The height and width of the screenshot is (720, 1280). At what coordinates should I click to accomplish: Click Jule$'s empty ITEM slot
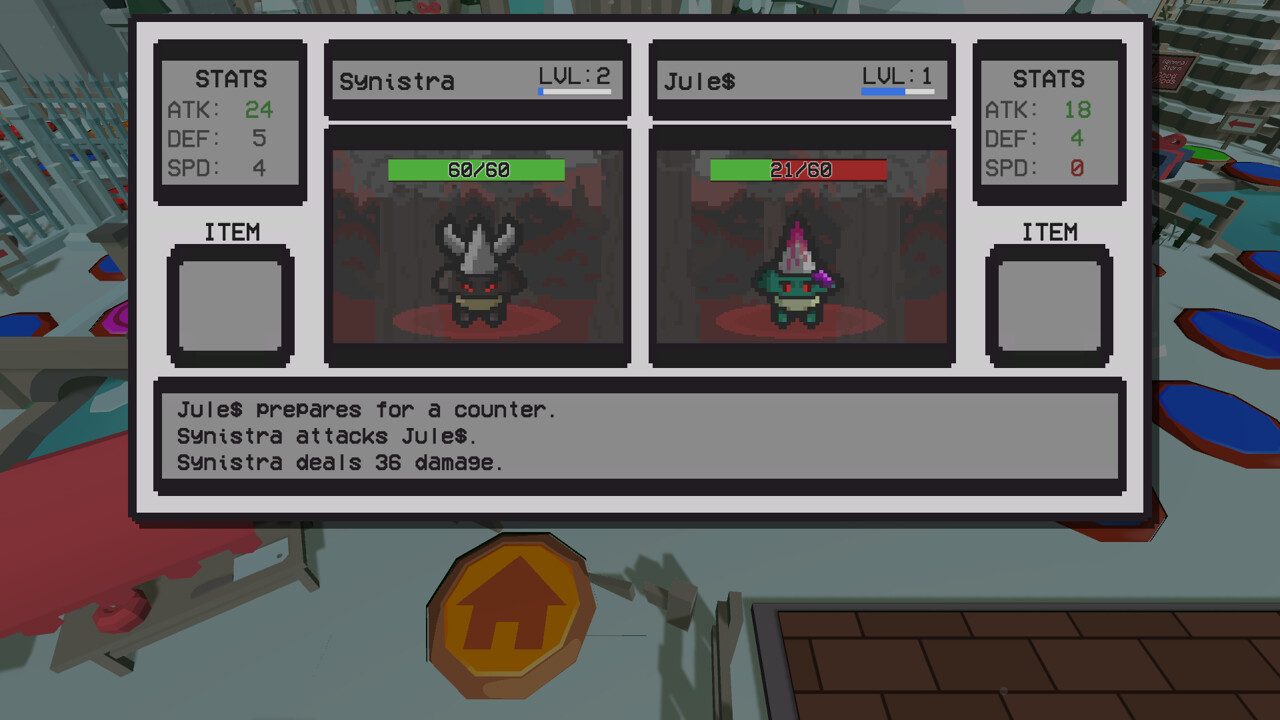tap(1050, 305)
